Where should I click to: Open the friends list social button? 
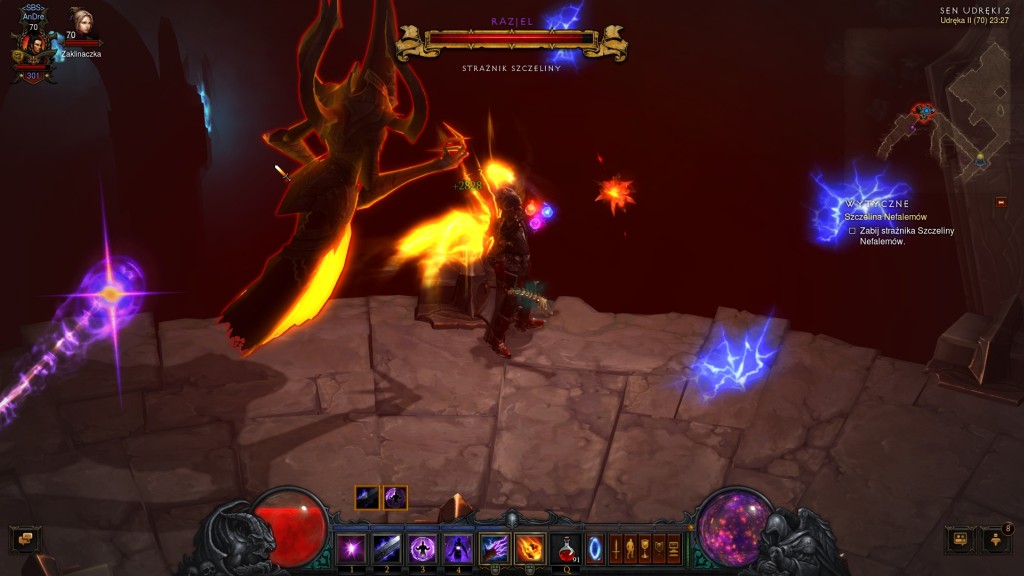997,539
